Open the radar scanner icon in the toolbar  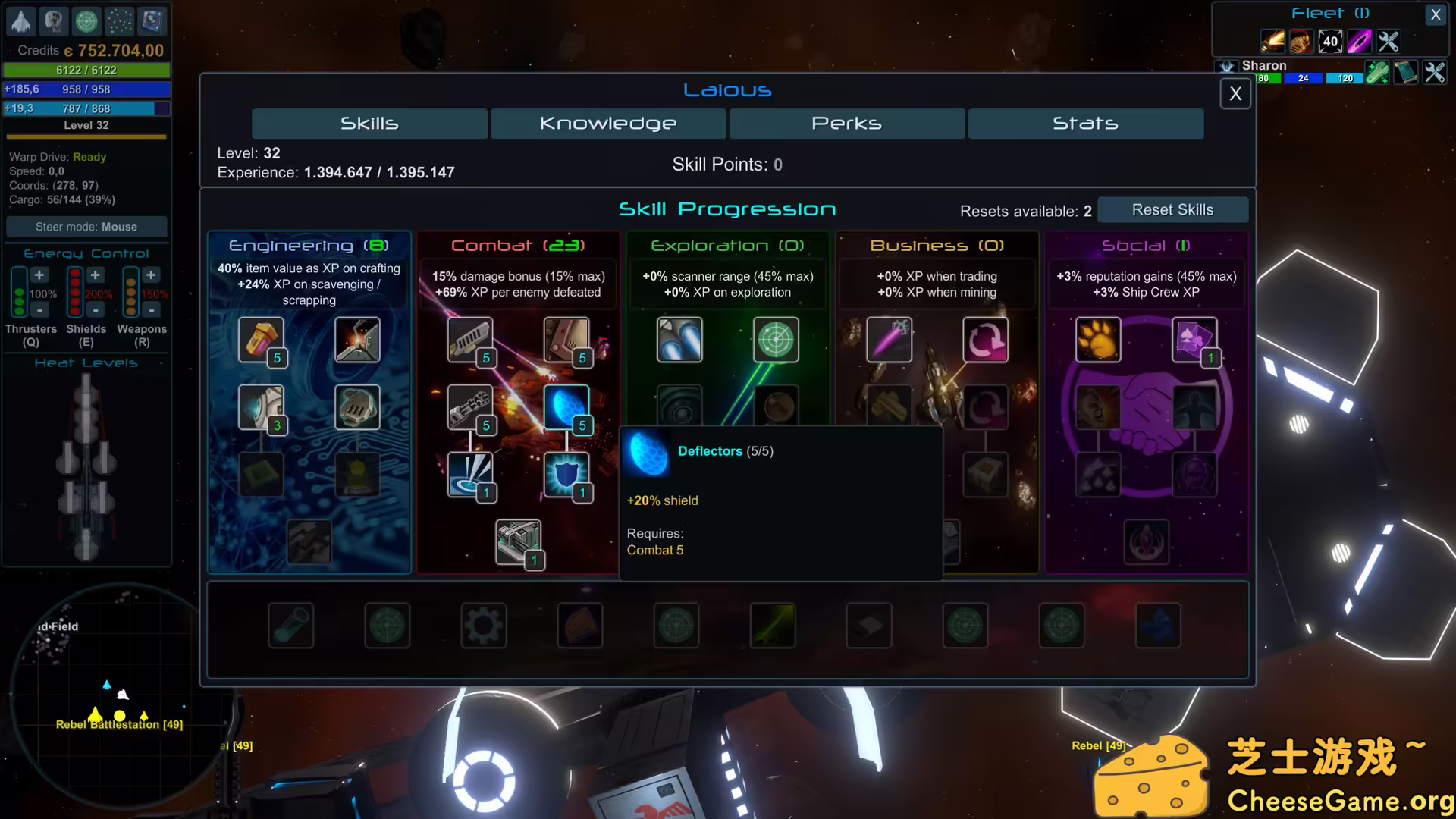(86, 21)
